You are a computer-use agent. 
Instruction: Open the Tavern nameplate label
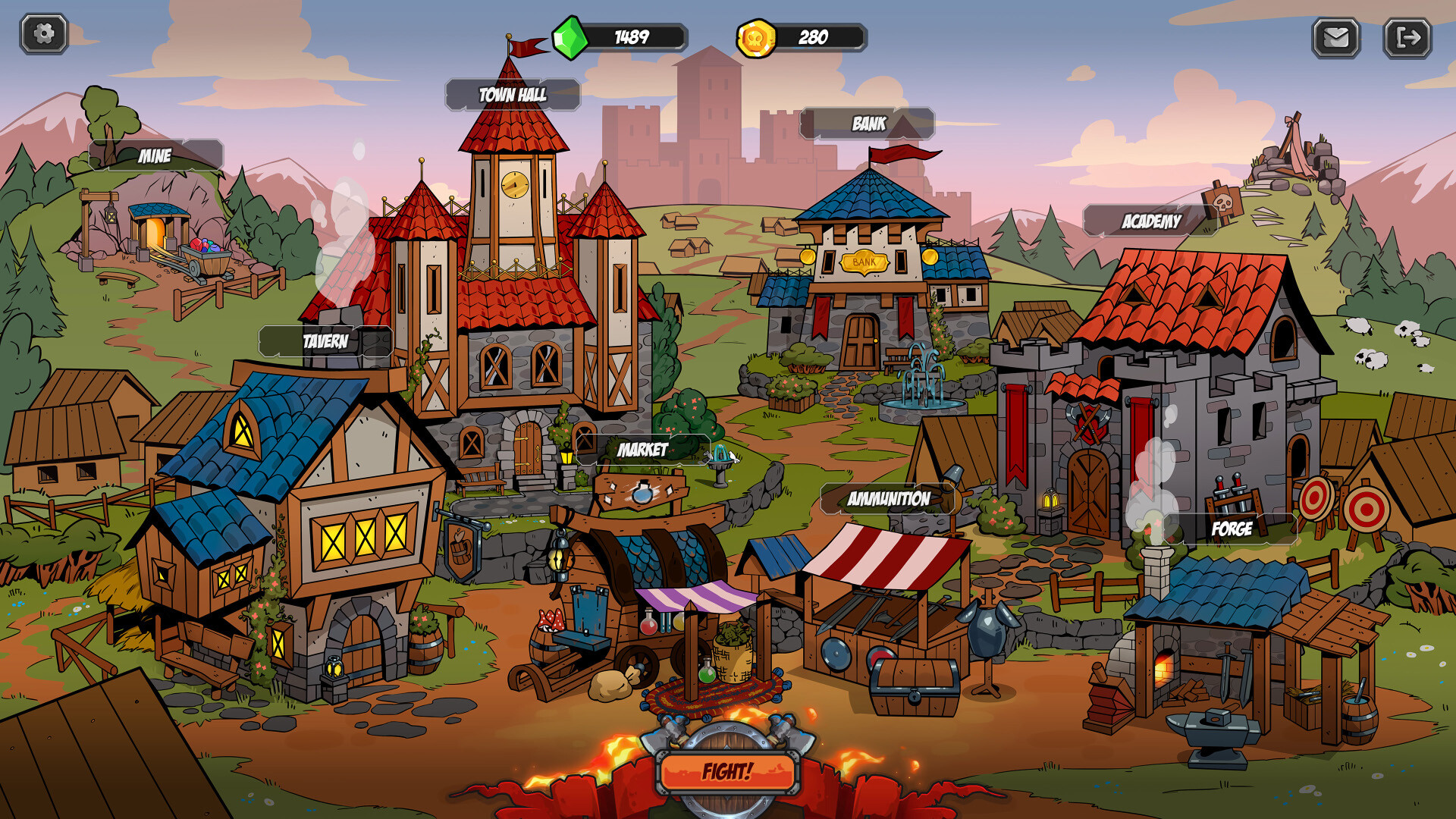pos(326,341)
